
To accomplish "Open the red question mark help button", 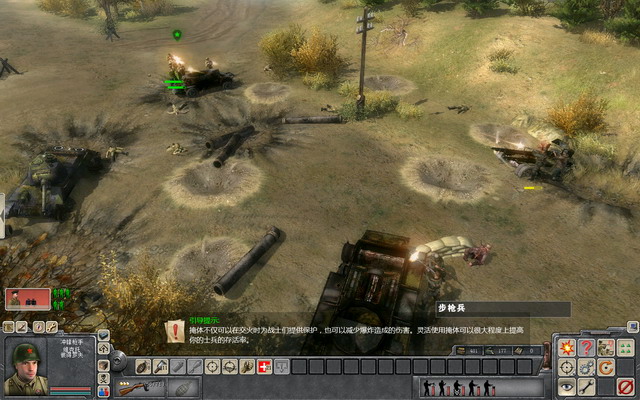I will pos(586,347).
